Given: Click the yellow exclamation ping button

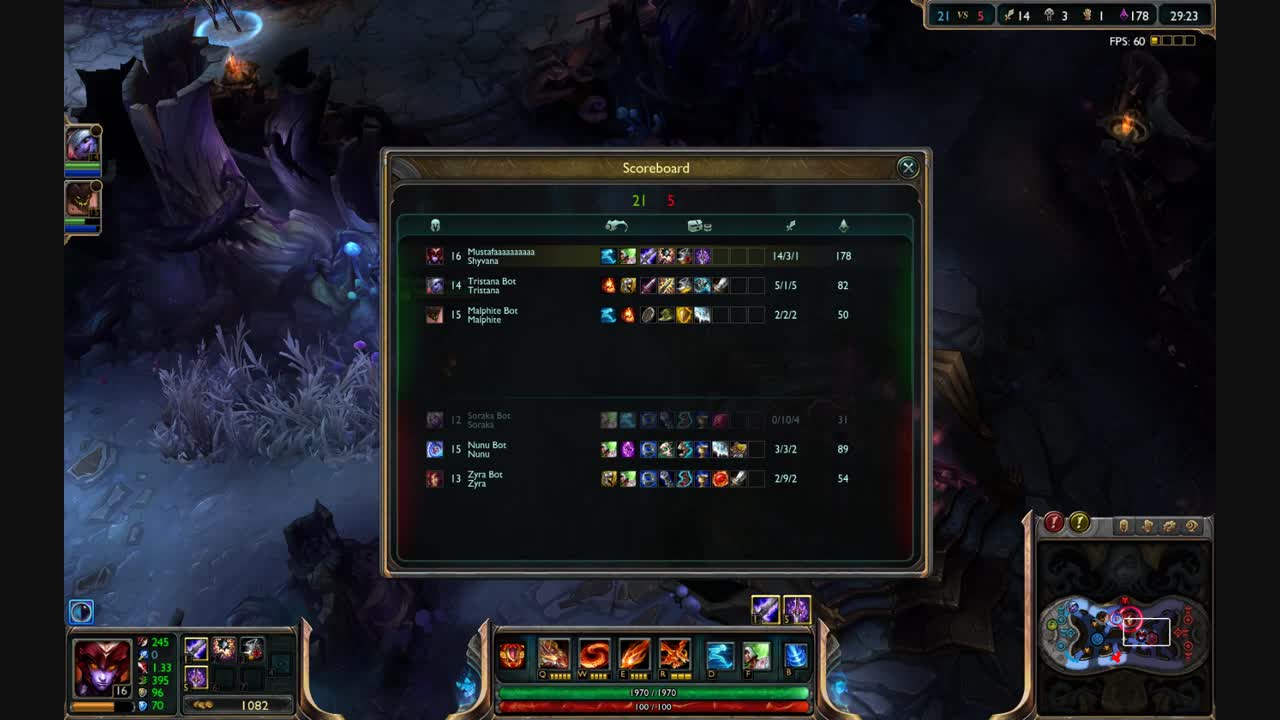Looking at the screenshot, I should pyautogui.click(x=1079, y=522).
